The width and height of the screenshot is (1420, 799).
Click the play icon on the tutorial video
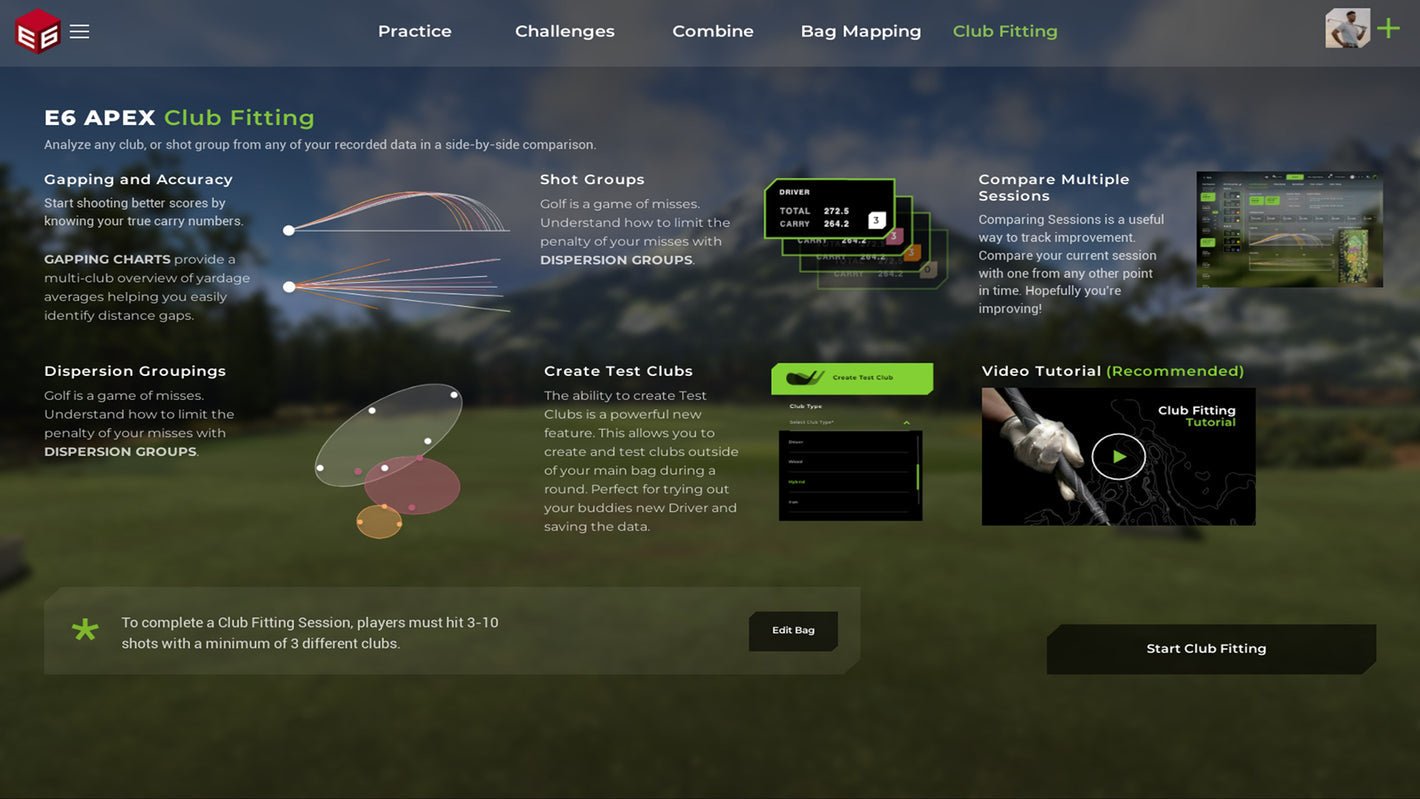pos(1117,455)
